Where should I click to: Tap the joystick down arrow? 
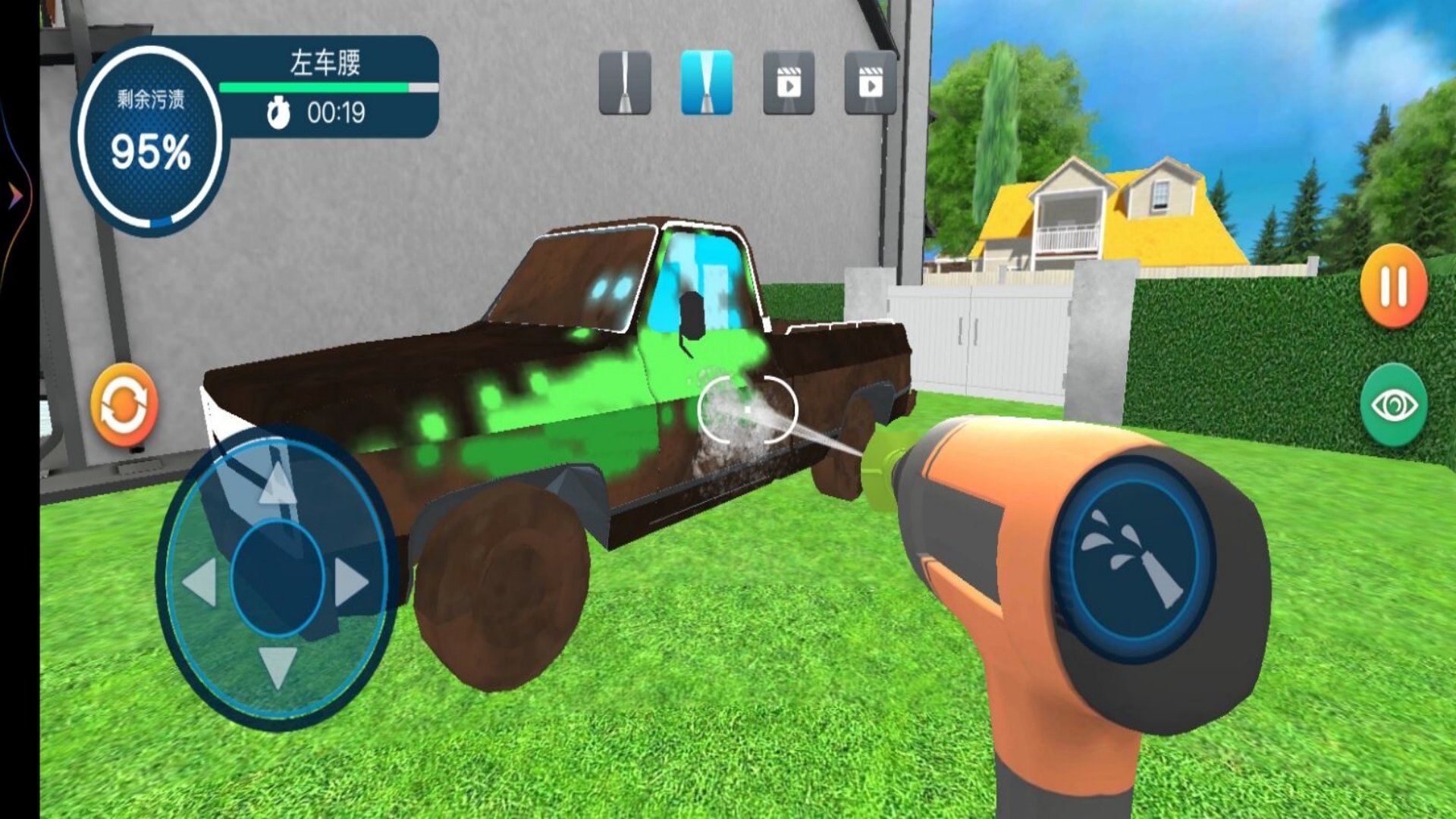pyautogui.click(x=278, y=667)
